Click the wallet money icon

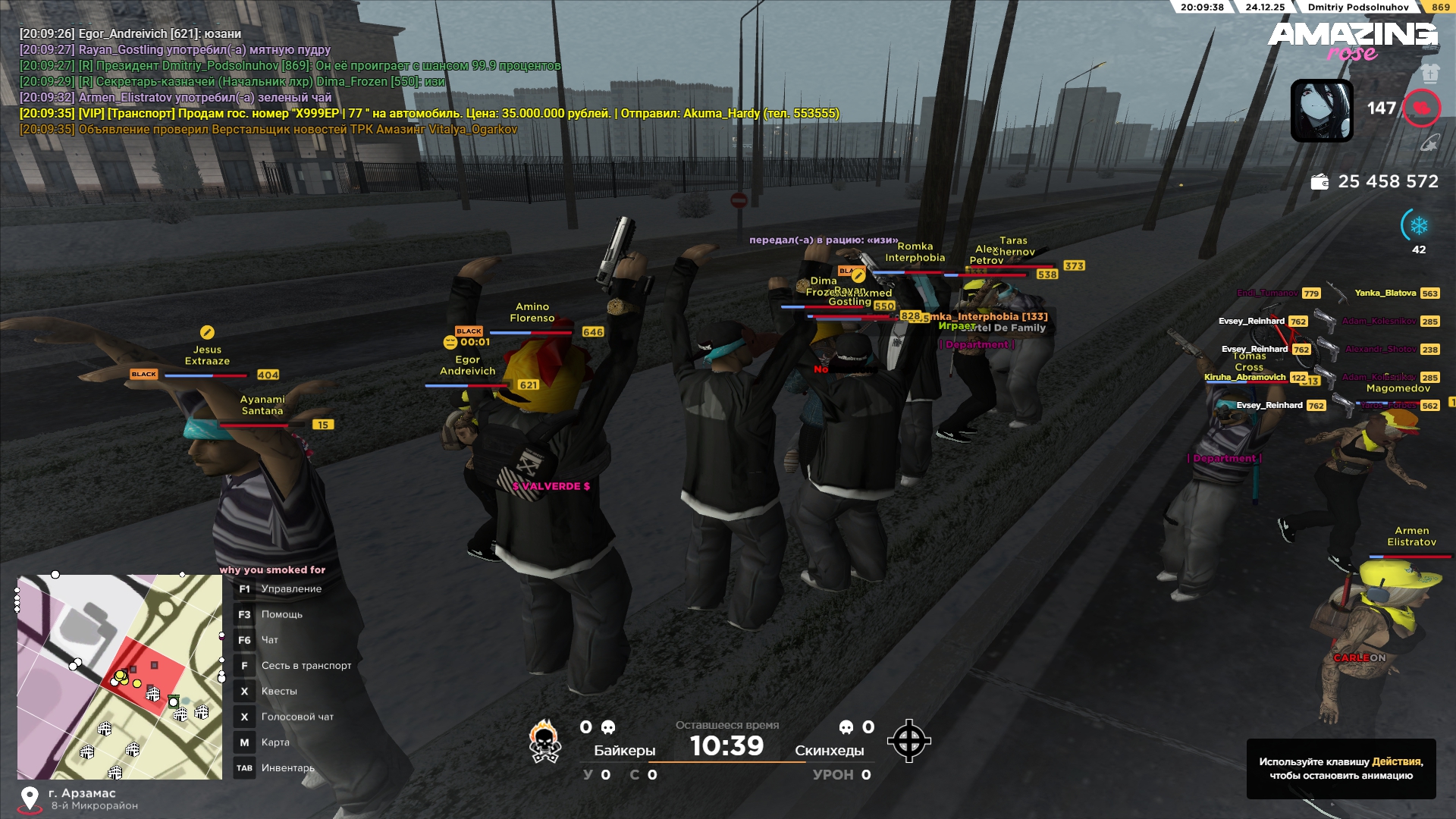1319,182
